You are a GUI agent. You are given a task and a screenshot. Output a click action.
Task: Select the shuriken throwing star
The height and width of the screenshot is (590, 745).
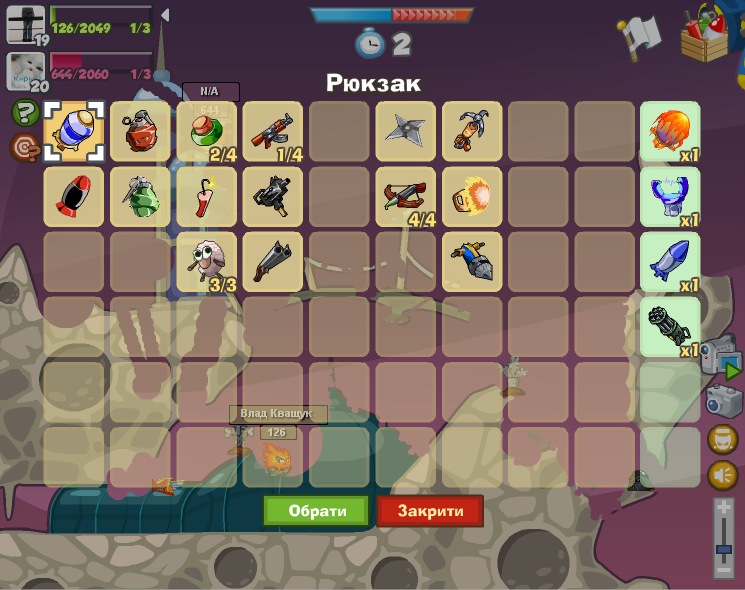[x=405, y=132]
